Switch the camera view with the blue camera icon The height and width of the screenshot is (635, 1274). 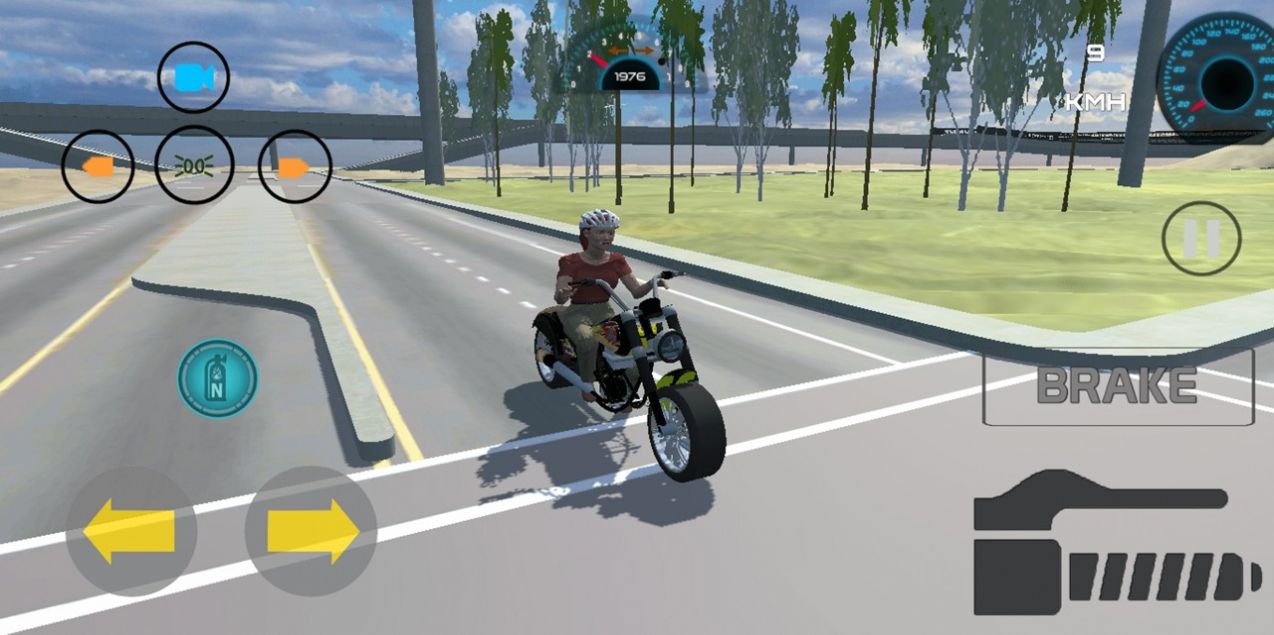tap(193, 78)
